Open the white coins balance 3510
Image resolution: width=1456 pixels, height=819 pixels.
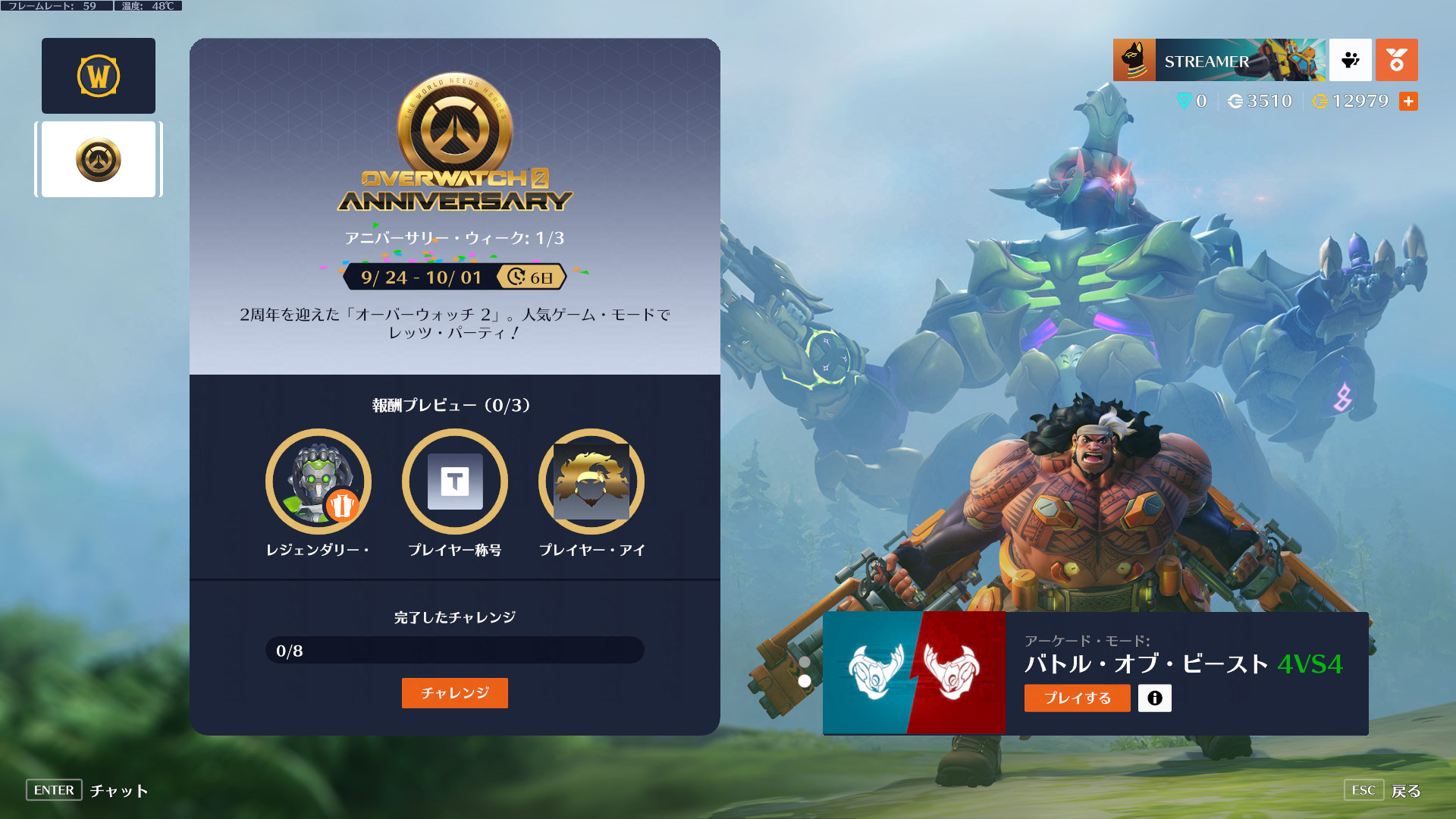(1259, 101)
